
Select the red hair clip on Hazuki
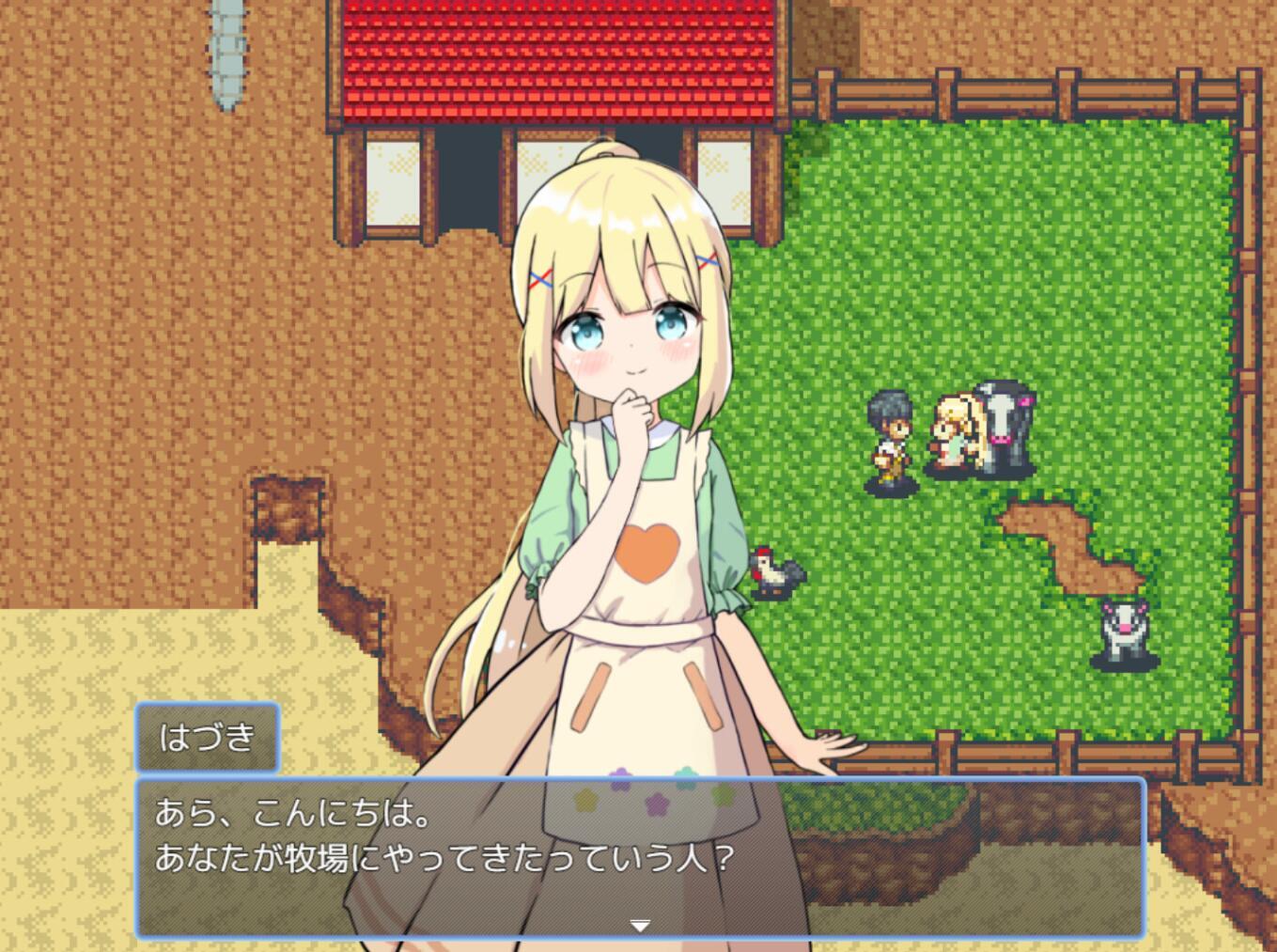[540, 275]
